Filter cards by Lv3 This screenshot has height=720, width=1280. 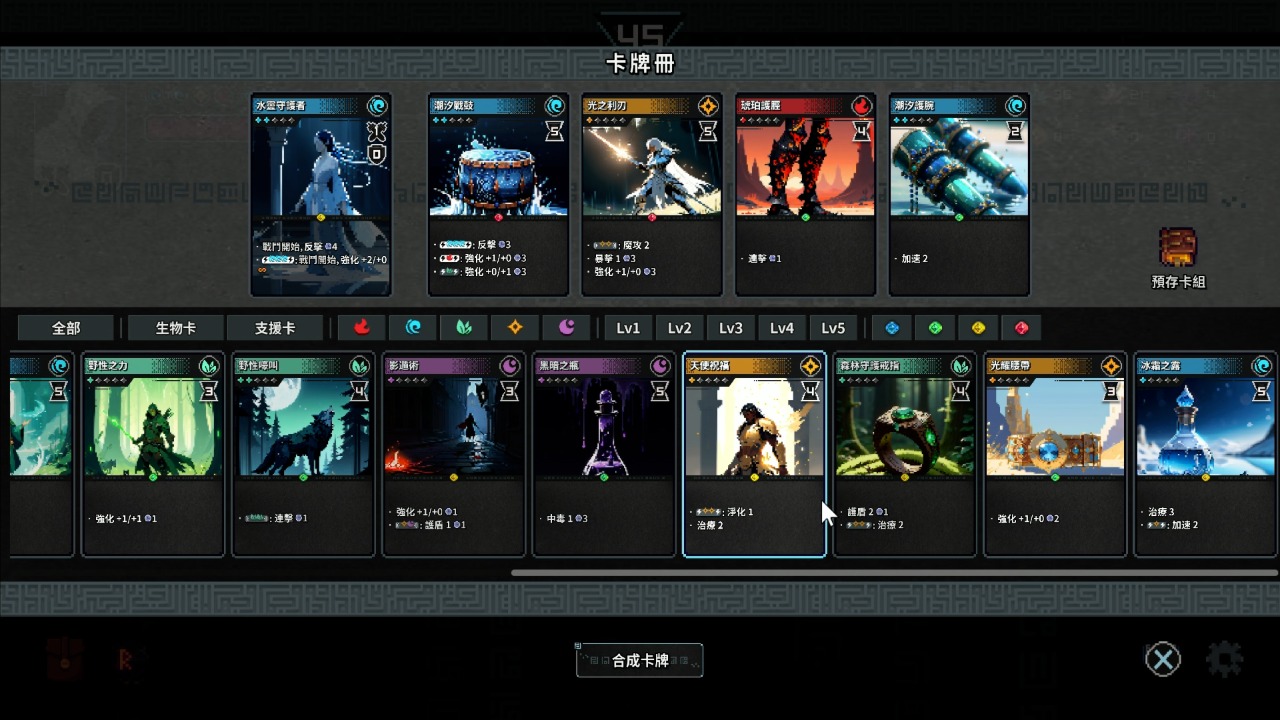[x=731, y=328]
